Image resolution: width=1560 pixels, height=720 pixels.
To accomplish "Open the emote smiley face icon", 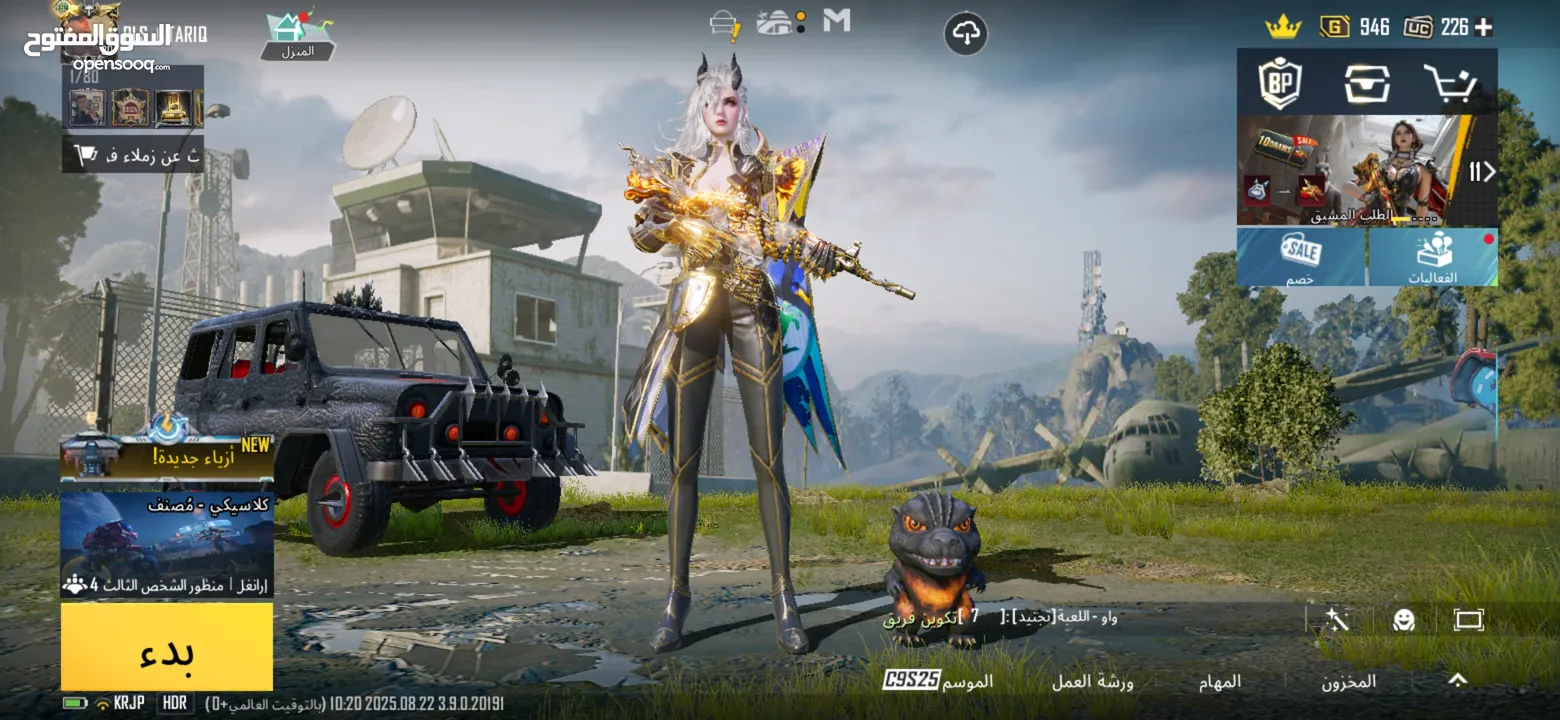I will tap(1403, 620).
